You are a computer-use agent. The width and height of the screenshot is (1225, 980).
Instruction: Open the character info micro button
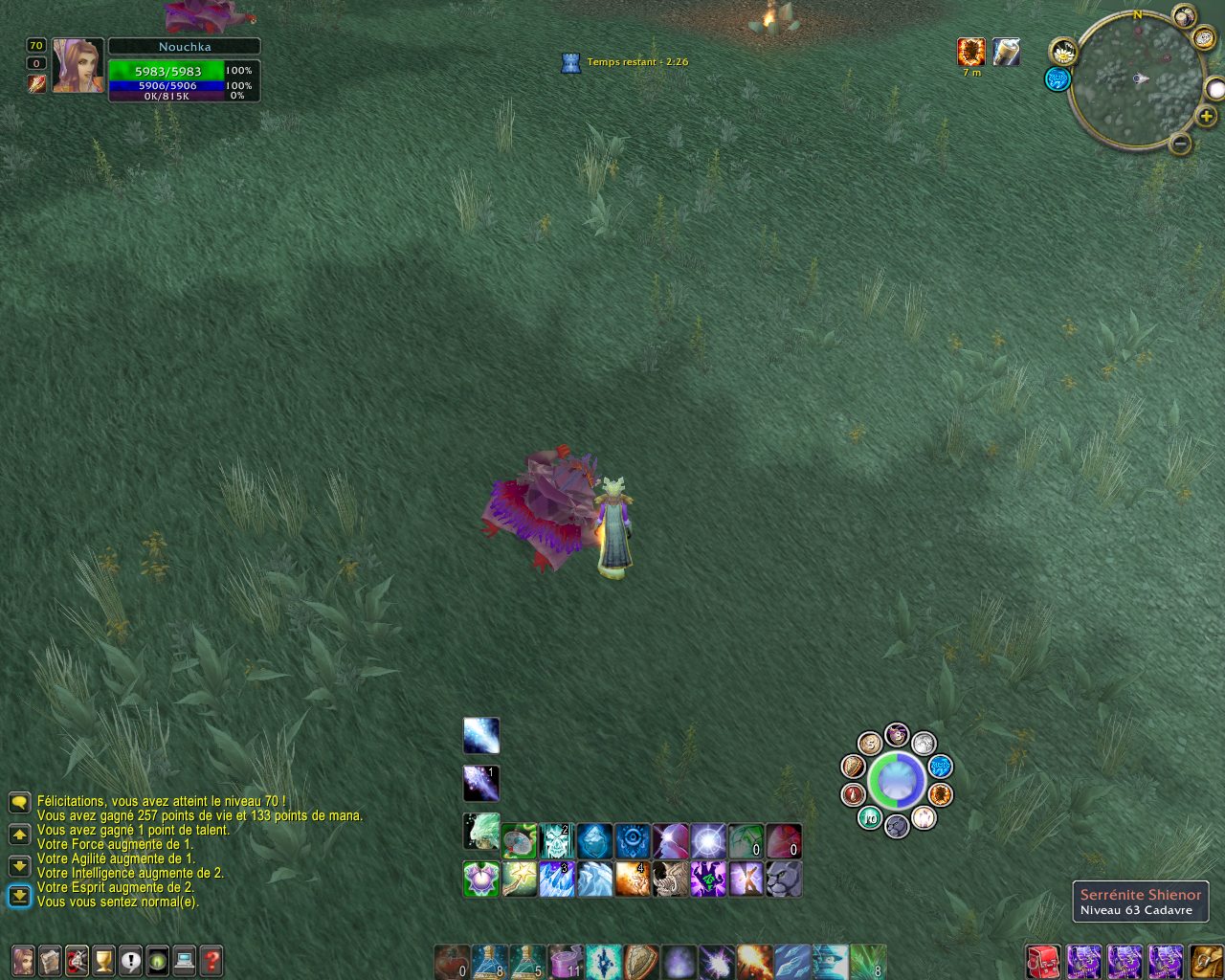click(22, 960)
